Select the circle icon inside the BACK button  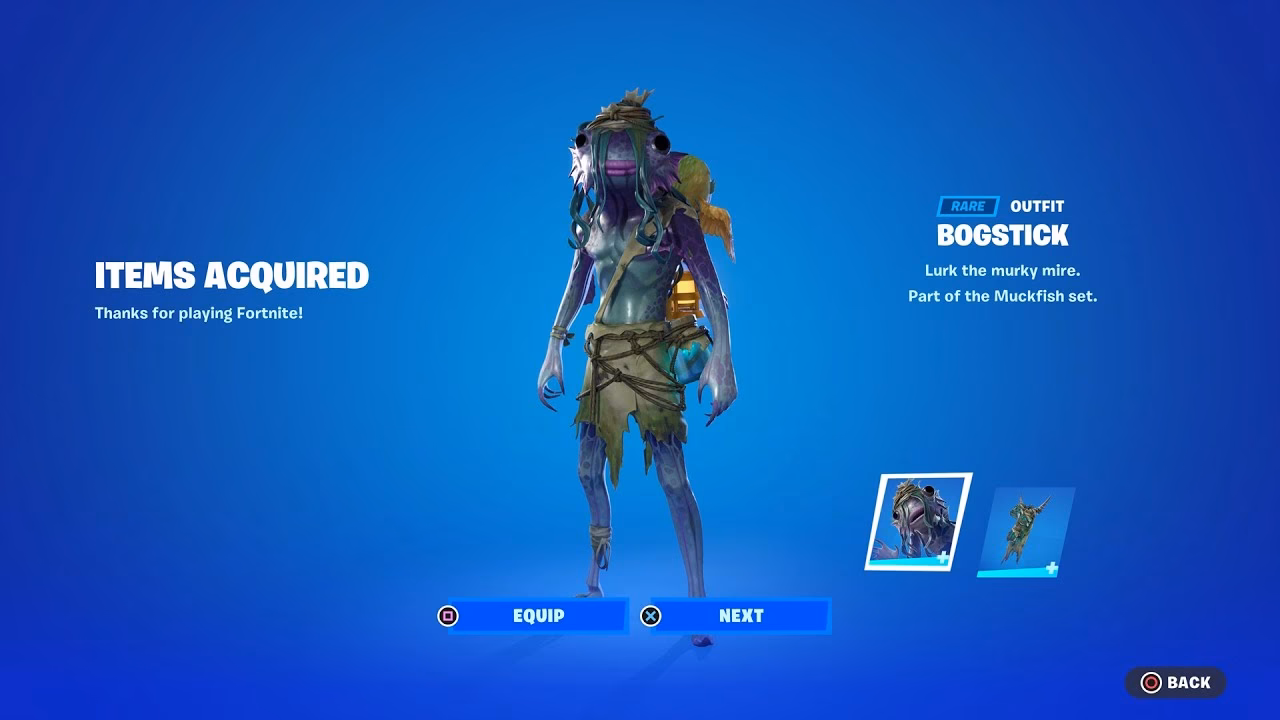1152,682
